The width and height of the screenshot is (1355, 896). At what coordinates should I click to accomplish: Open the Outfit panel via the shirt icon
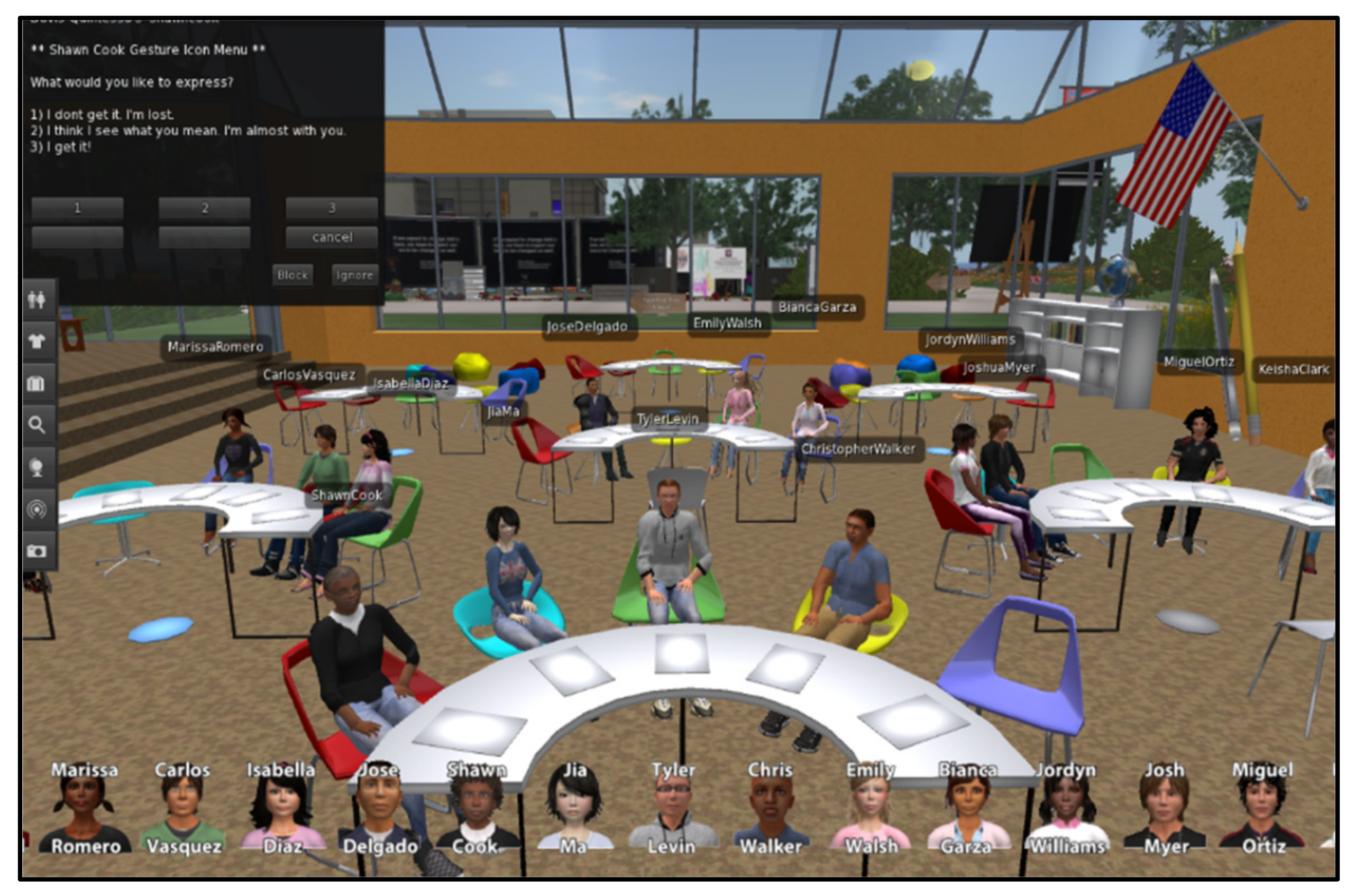38,339
